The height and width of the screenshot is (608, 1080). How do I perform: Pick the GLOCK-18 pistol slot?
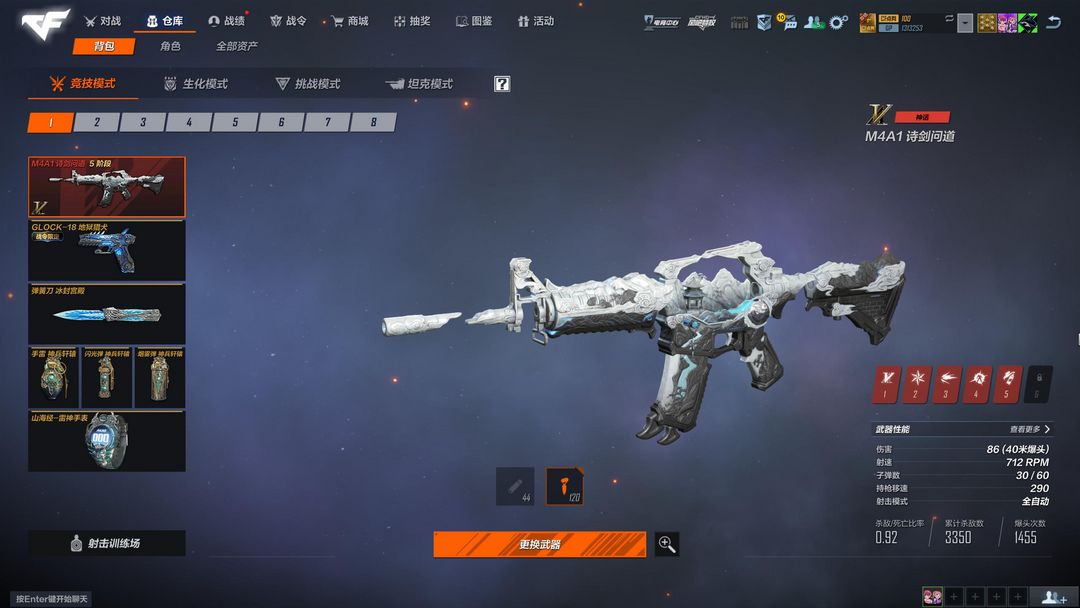106,250
